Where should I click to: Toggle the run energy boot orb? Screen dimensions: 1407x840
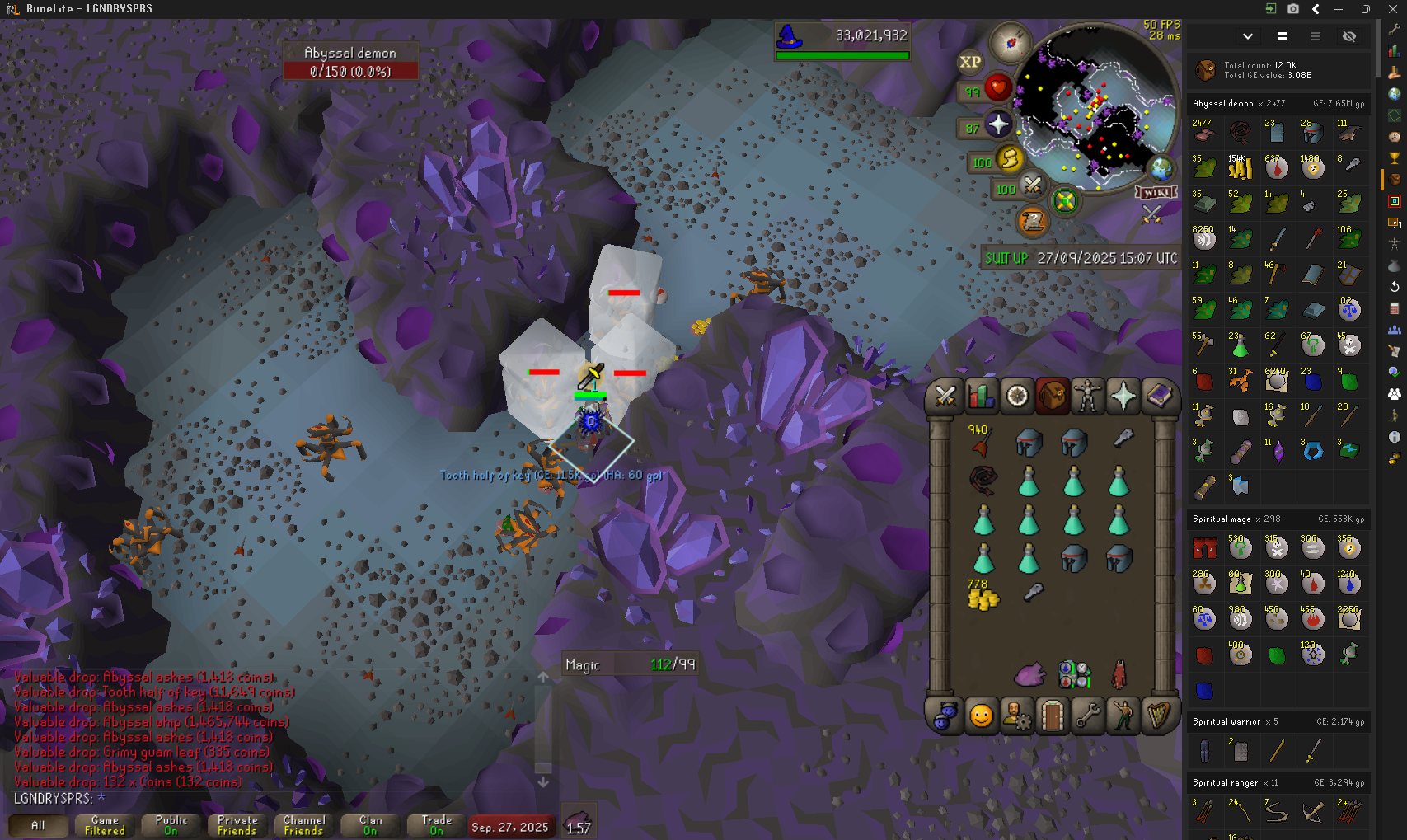click(1009, 159)
